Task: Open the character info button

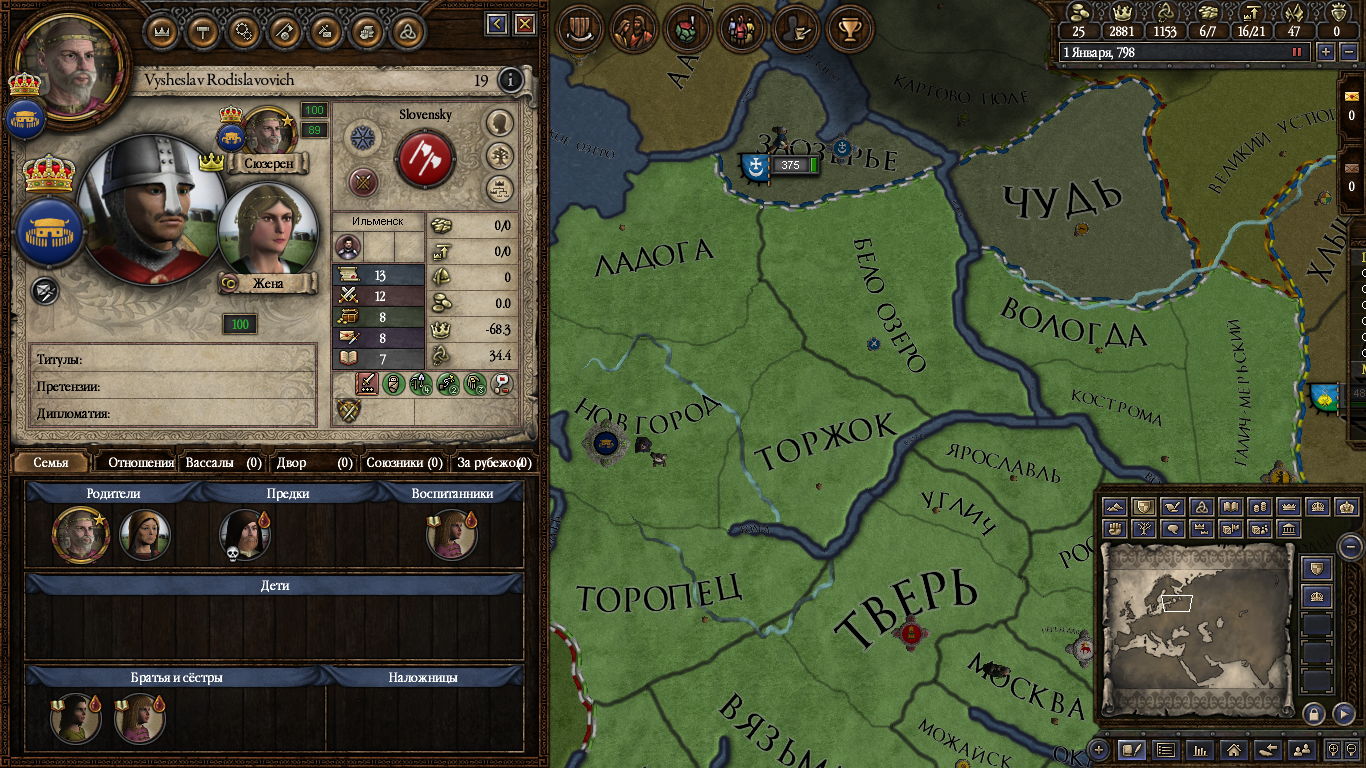Action: (510, 80)
